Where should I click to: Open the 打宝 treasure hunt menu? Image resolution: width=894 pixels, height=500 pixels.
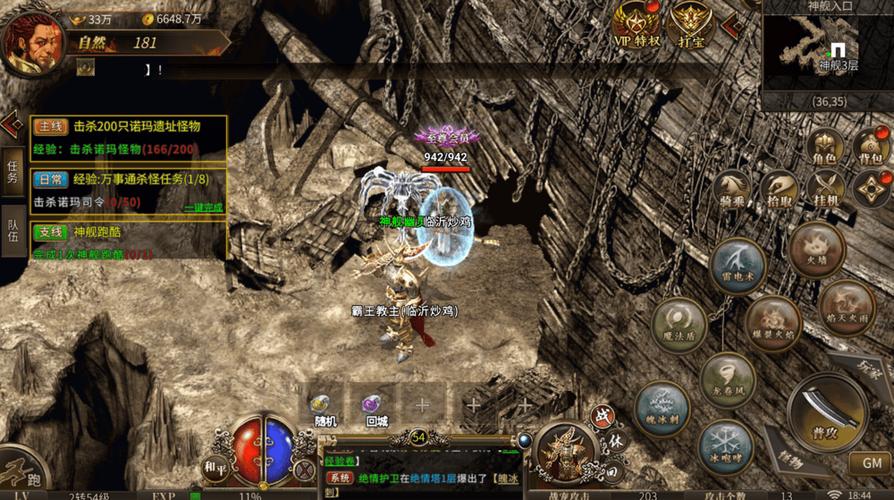coord(690,24)
